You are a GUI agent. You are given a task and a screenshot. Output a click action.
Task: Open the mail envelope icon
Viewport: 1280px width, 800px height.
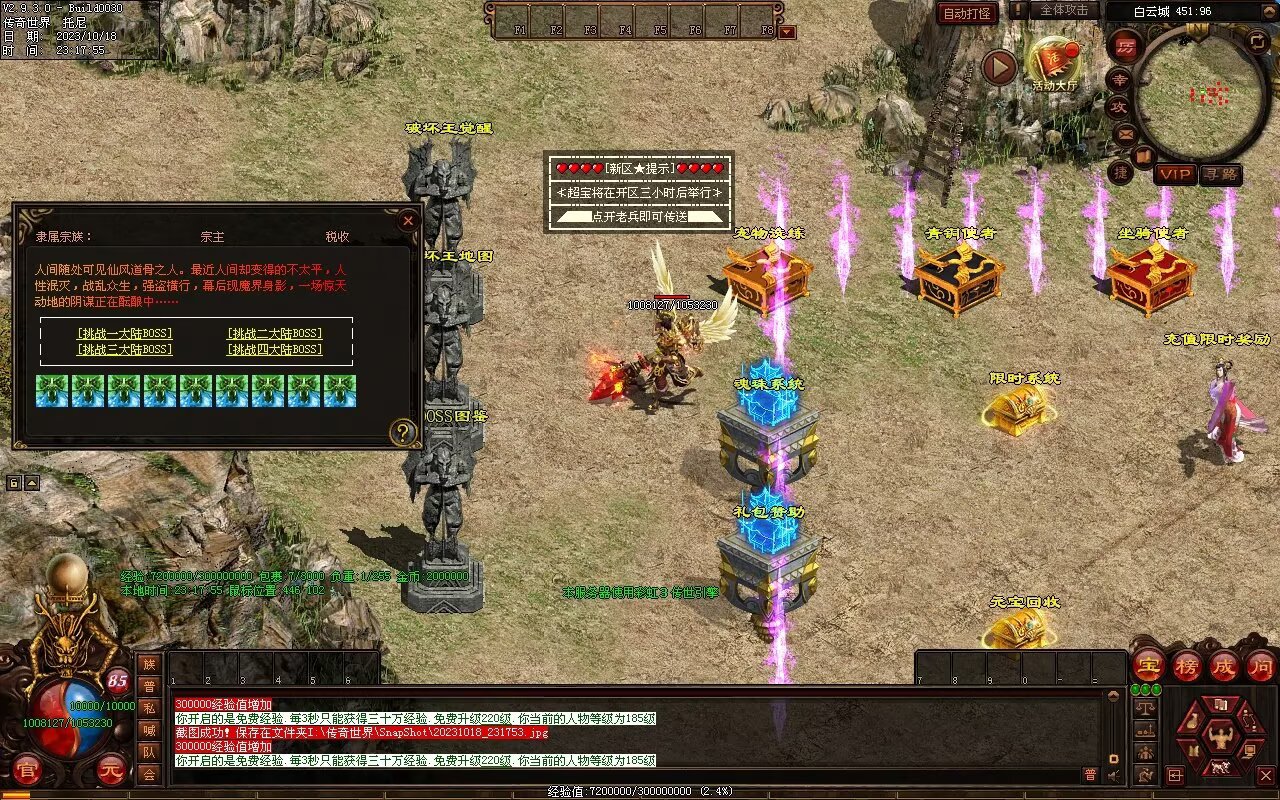point(1124,132)
